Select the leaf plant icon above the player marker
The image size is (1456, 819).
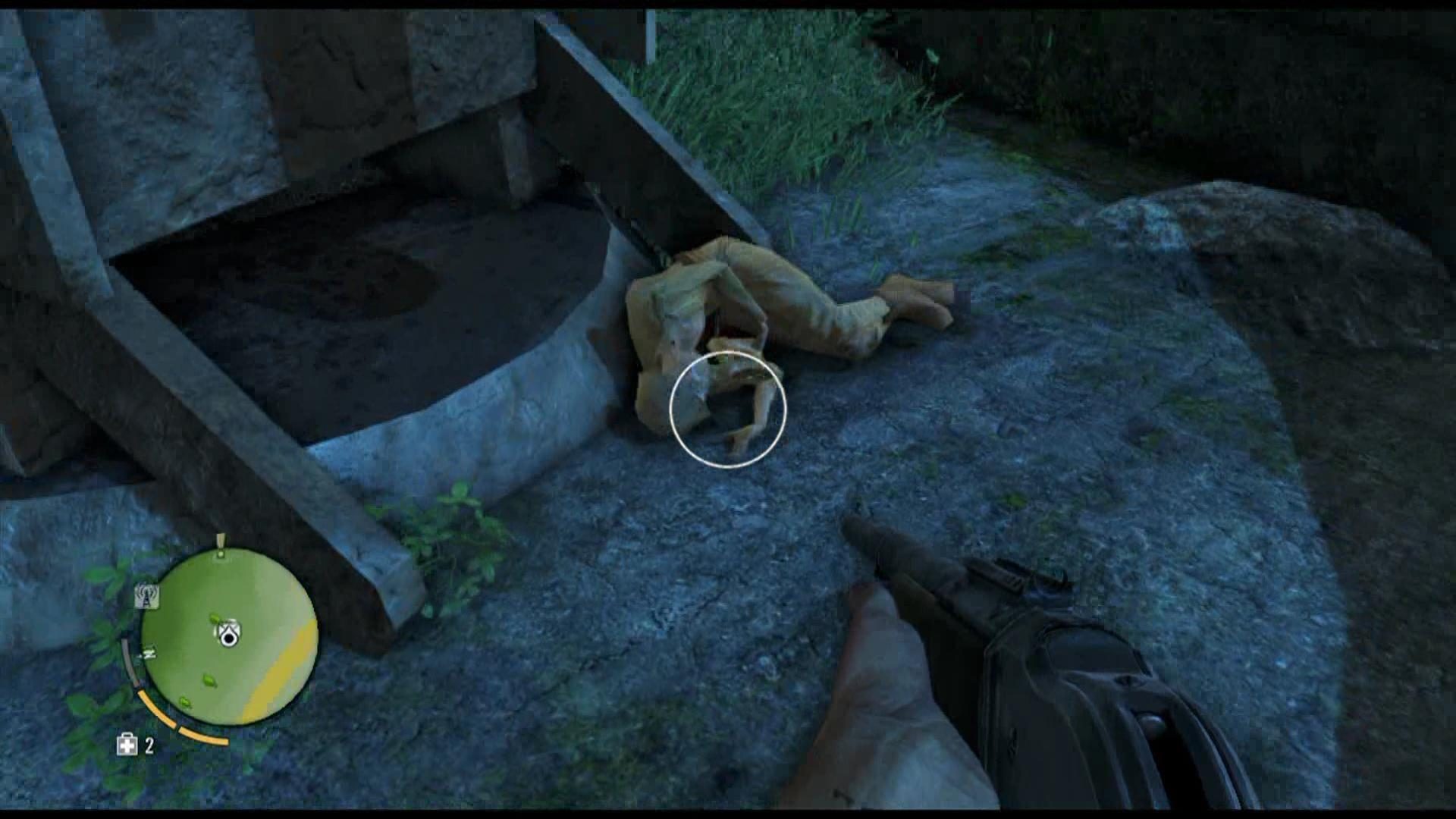pyautogui.click(x=215, y=620)
